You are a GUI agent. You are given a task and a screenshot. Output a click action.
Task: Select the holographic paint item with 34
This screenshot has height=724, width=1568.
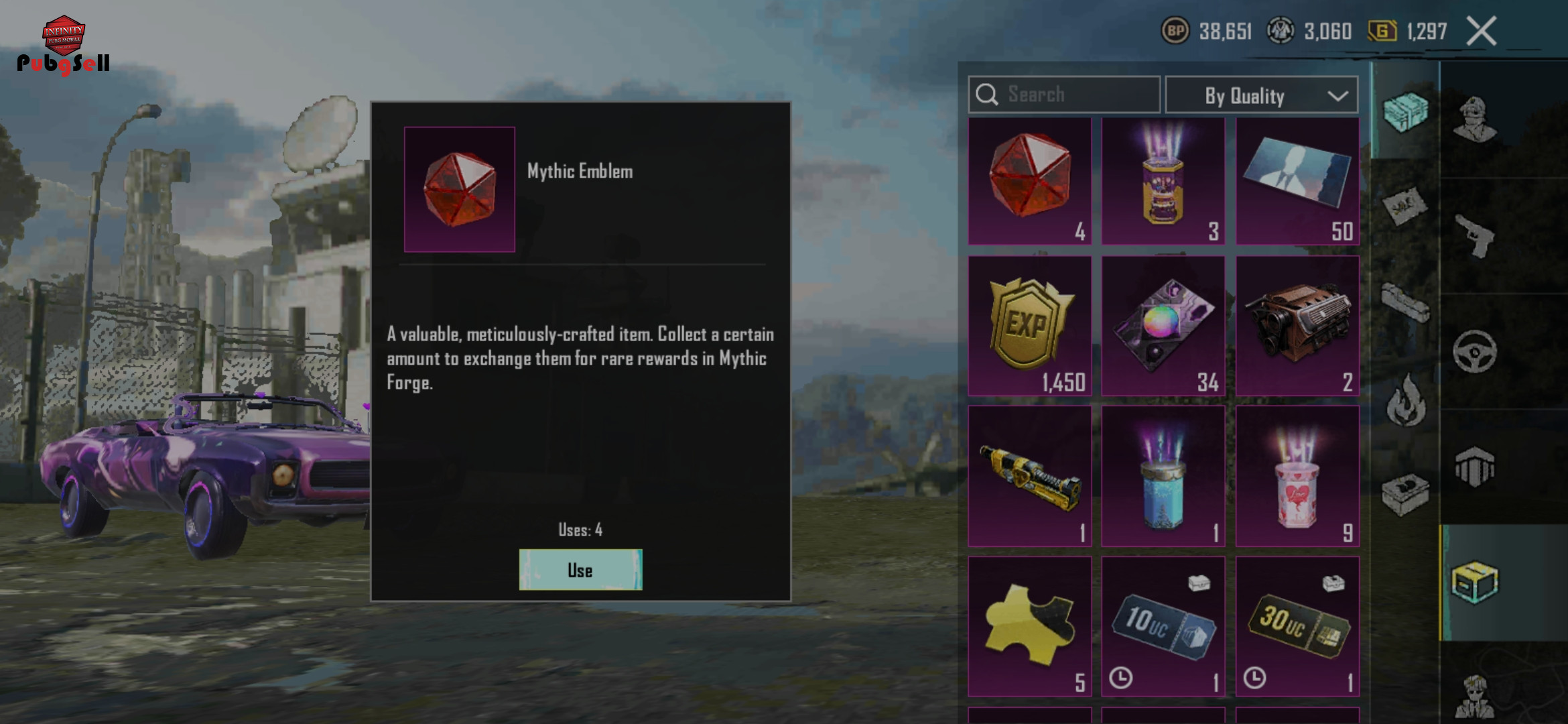pos(1163,326)
